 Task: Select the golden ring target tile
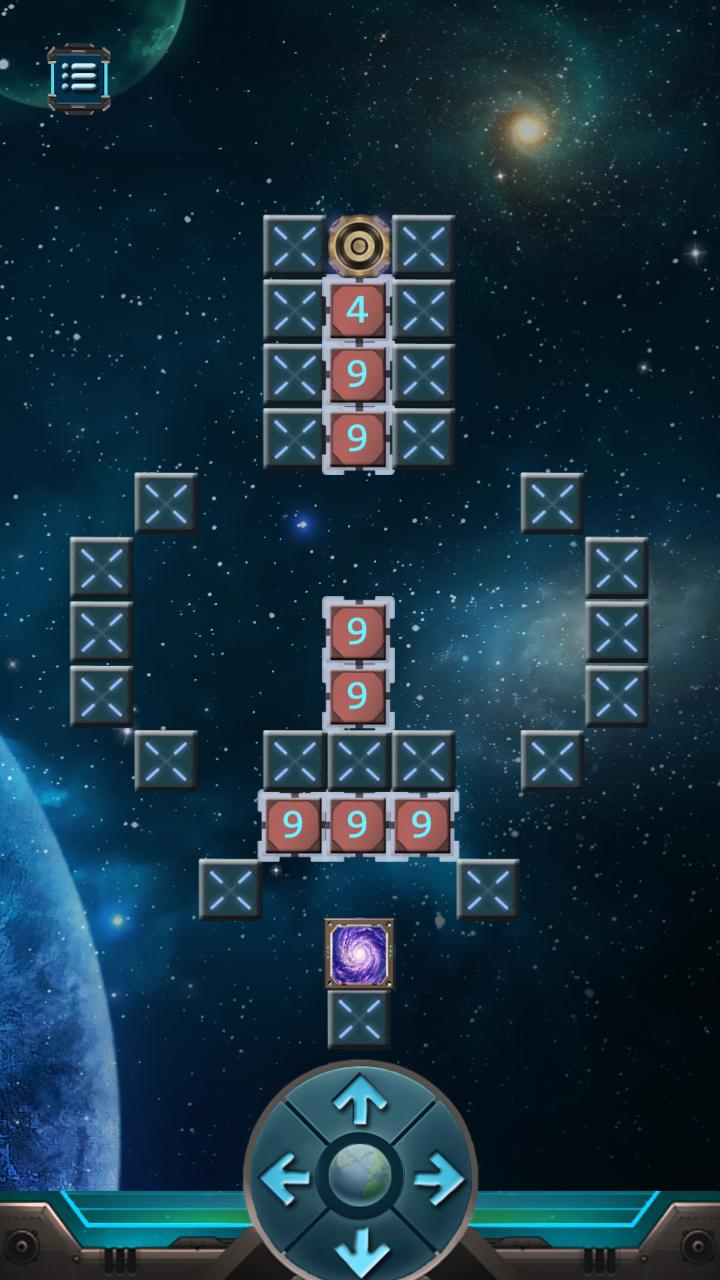pyautogui.click(x=358, y=245)
